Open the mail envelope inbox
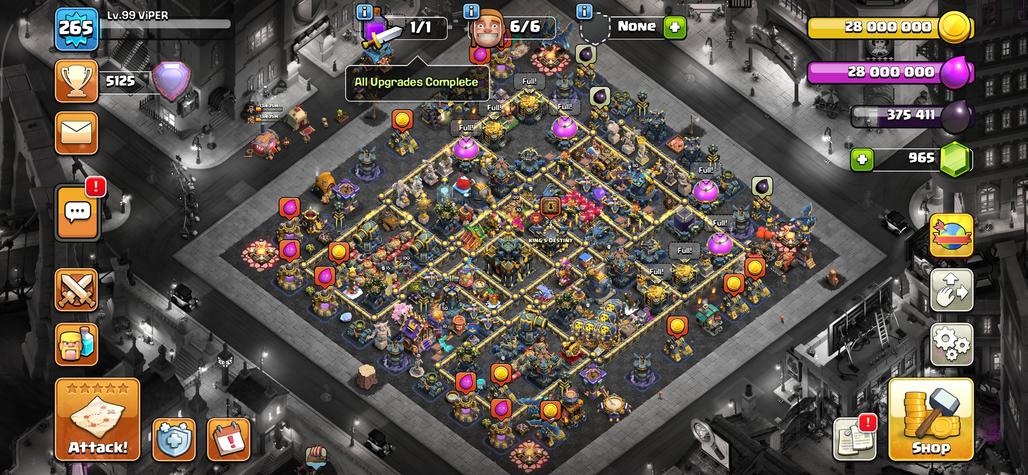 coord(76,129)
